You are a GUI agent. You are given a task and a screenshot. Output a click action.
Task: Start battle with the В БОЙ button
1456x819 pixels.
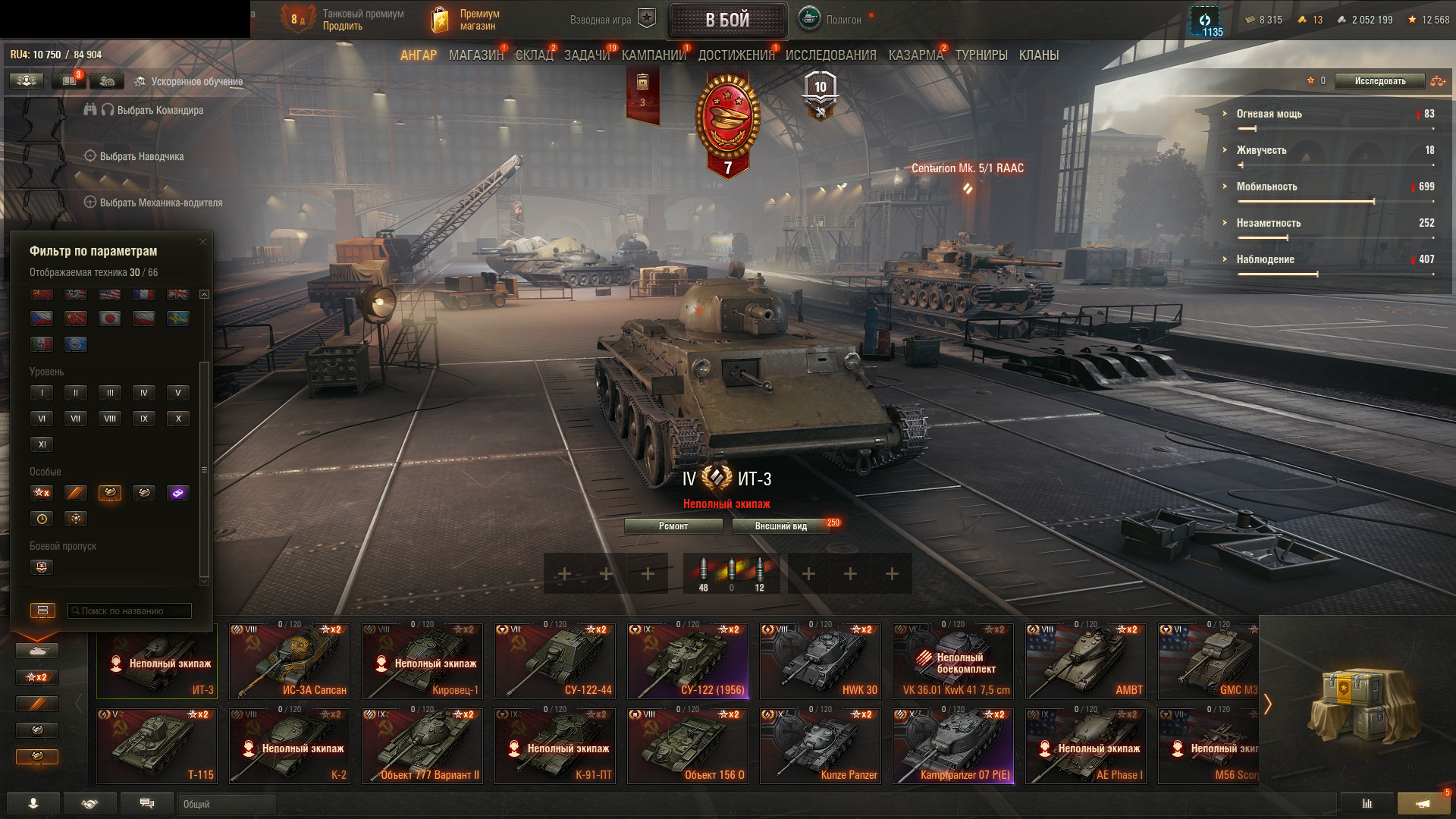[x=726, y=20]
